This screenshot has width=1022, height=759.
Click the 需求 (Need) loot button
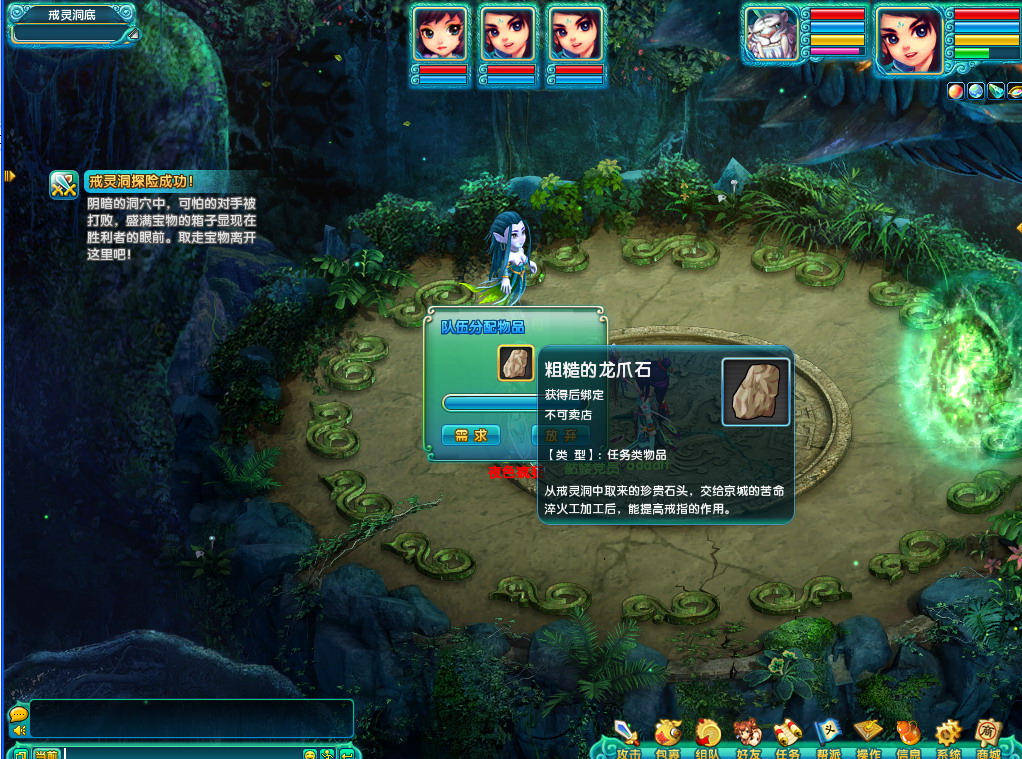pos(470,435)
